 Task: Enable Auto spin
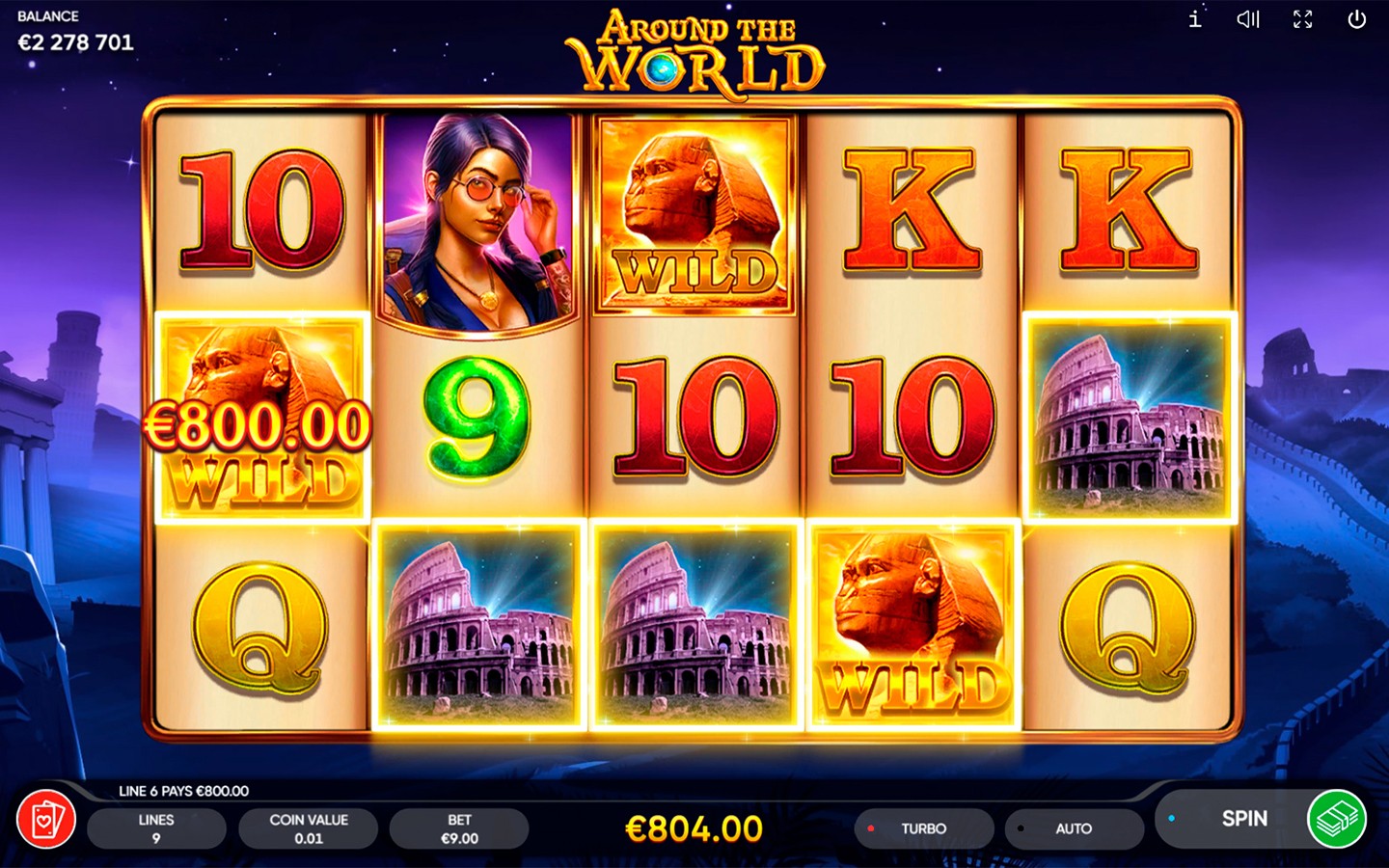1073,828
